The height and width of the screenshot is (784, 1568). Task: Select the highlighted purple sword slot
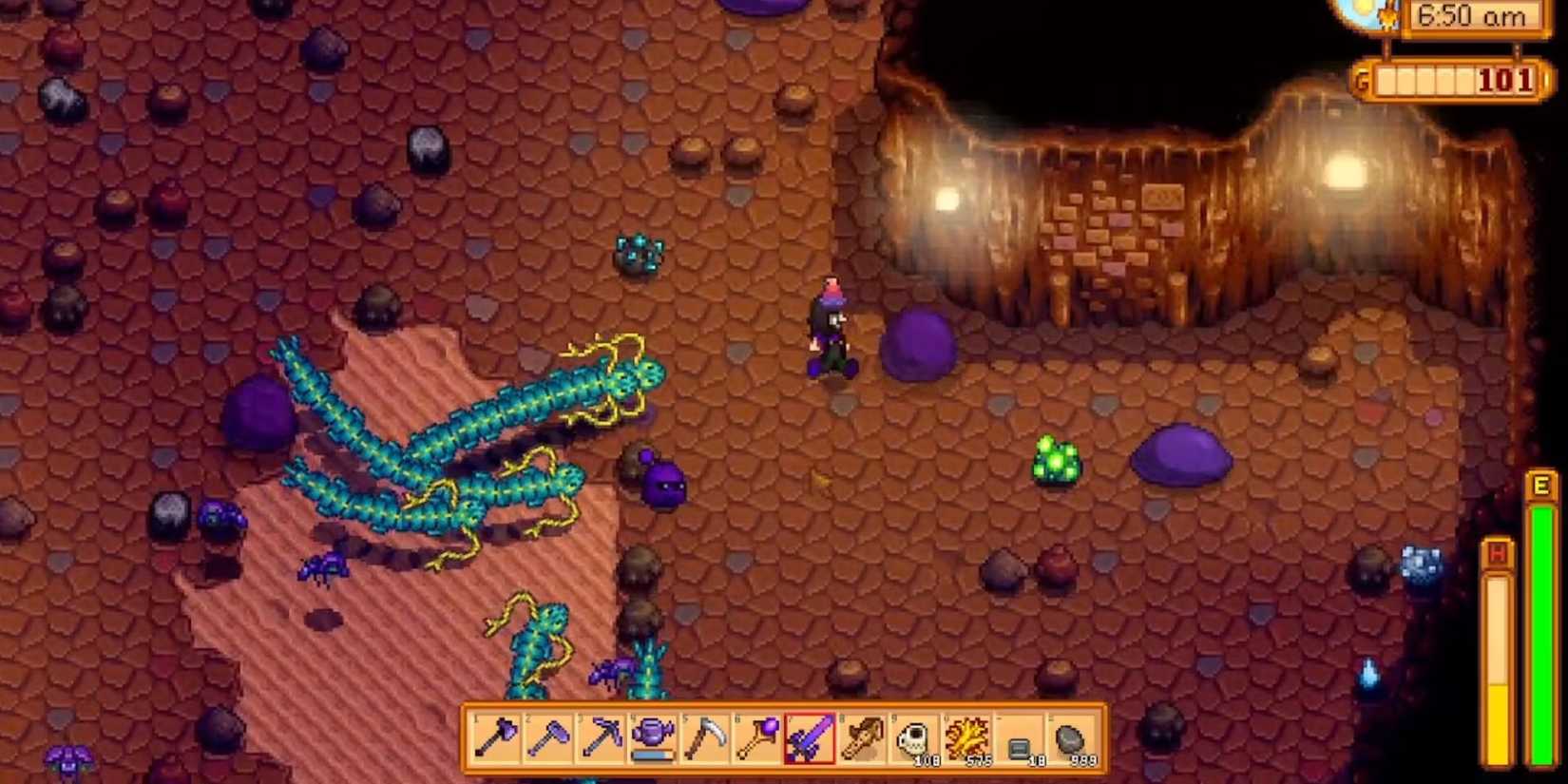click(810, 738)
